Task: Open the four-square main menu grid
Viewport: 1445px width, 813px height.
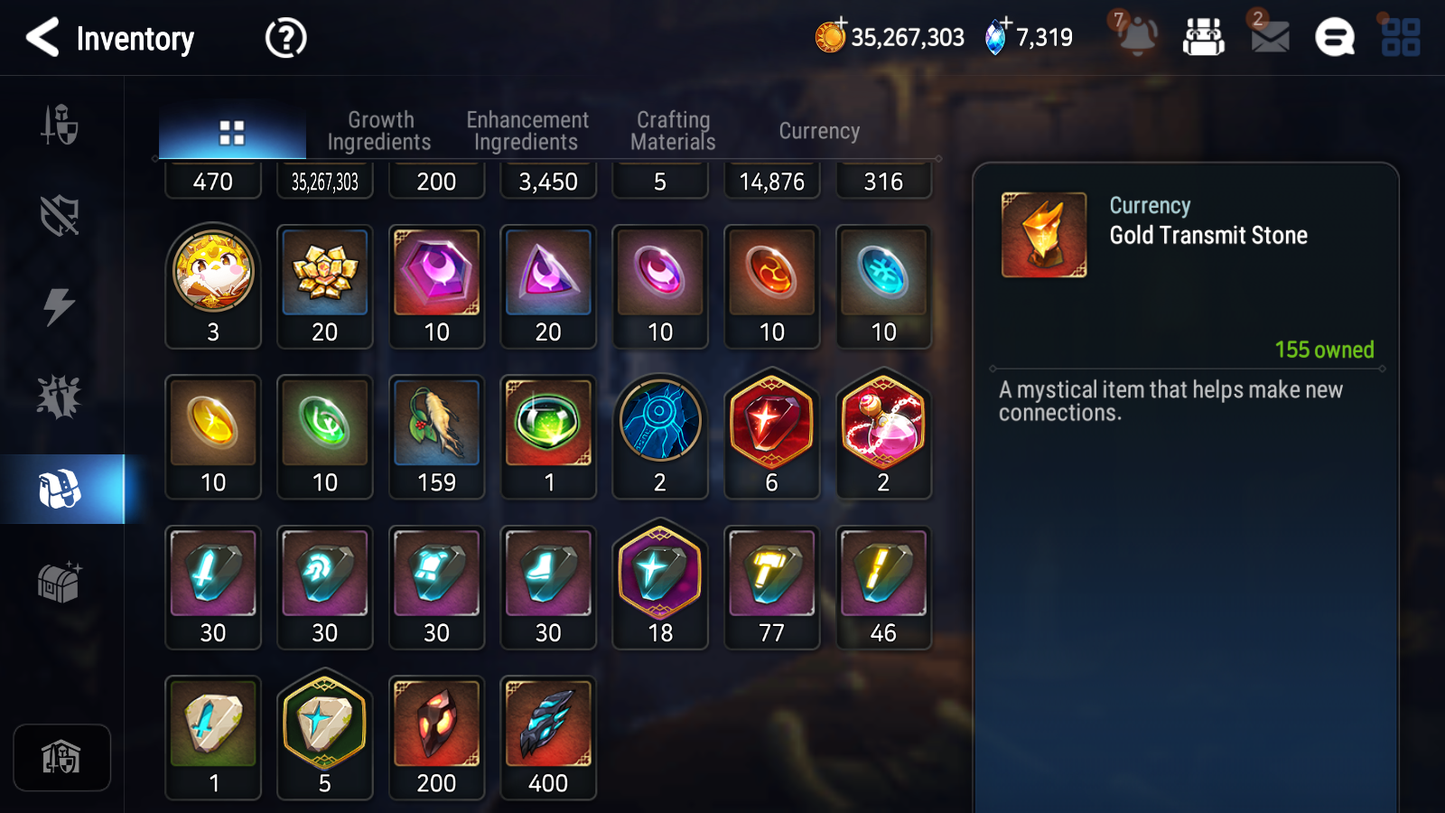Action: click(1400, 38)
